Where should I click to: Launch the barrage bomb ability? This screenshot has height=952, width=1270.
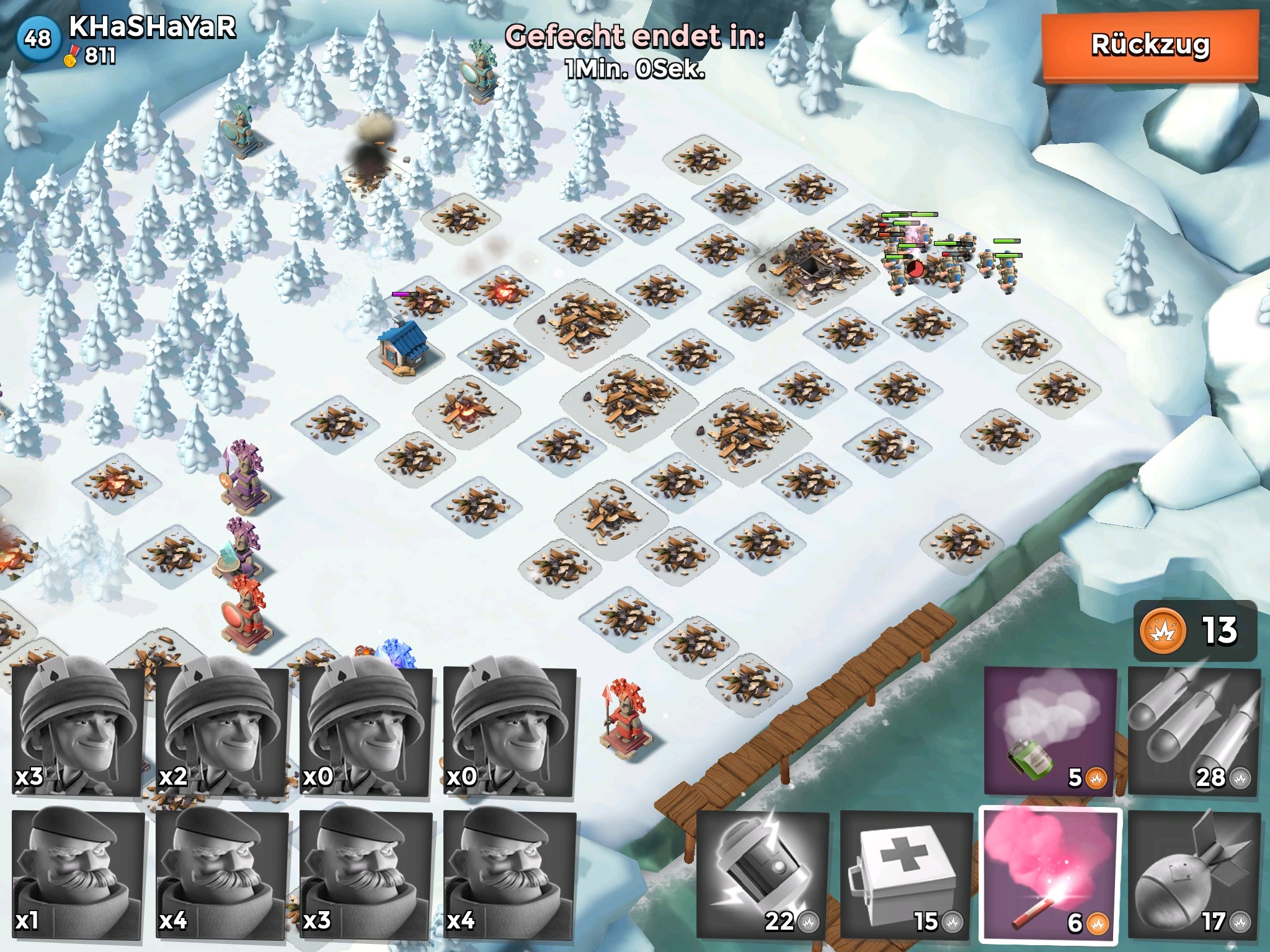tap(1194, 875)
